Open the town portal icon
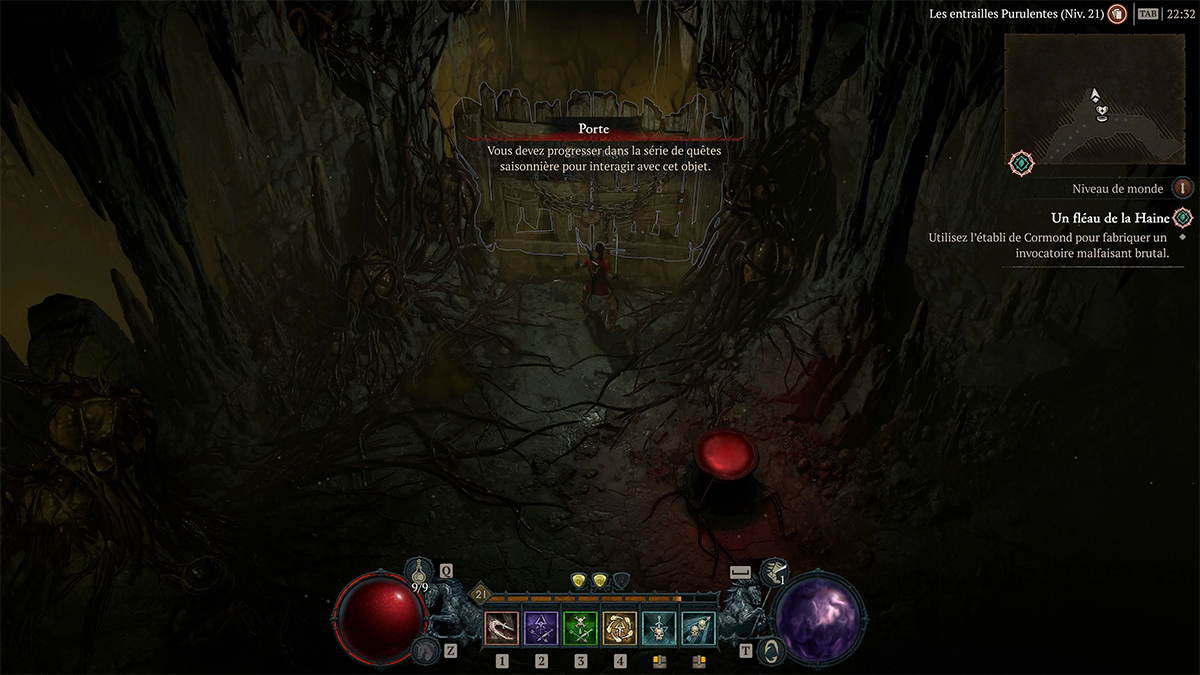Image resolution: width=1200 pixels, height=675 pixels. [x=773, y=652]
